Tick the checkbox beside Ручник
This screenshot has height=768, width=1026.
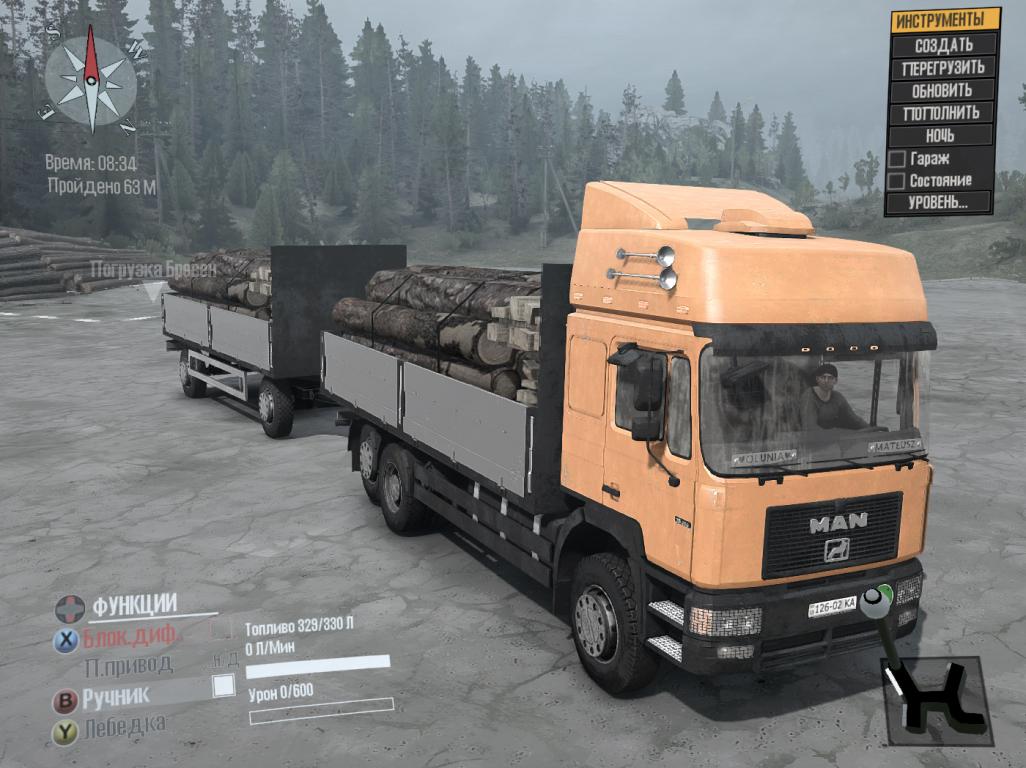click(x=224, y=685)
